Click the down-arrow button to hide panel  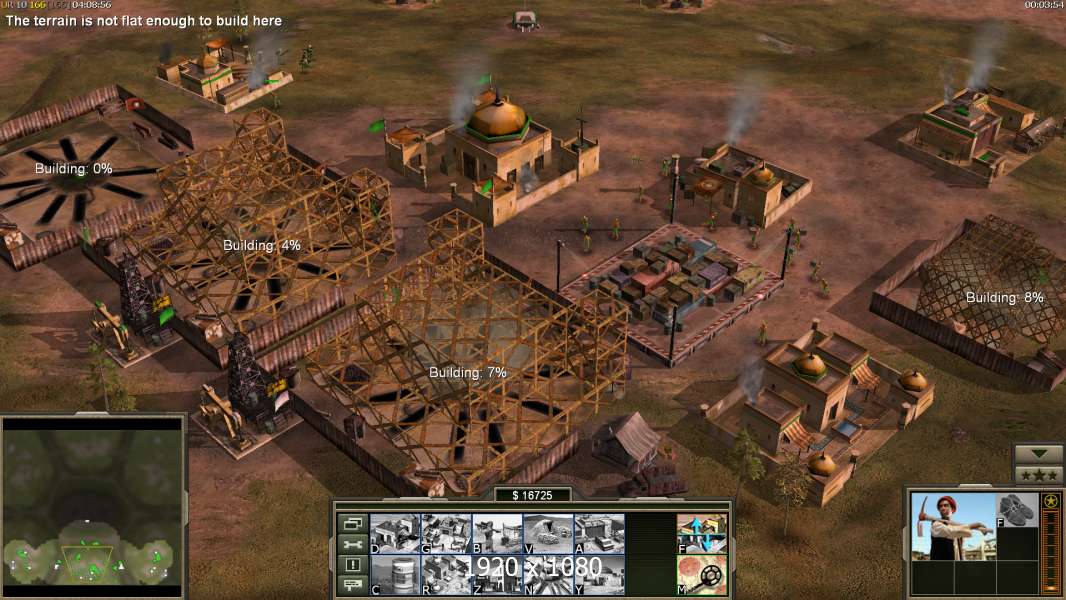click(x=1038, y=455)
